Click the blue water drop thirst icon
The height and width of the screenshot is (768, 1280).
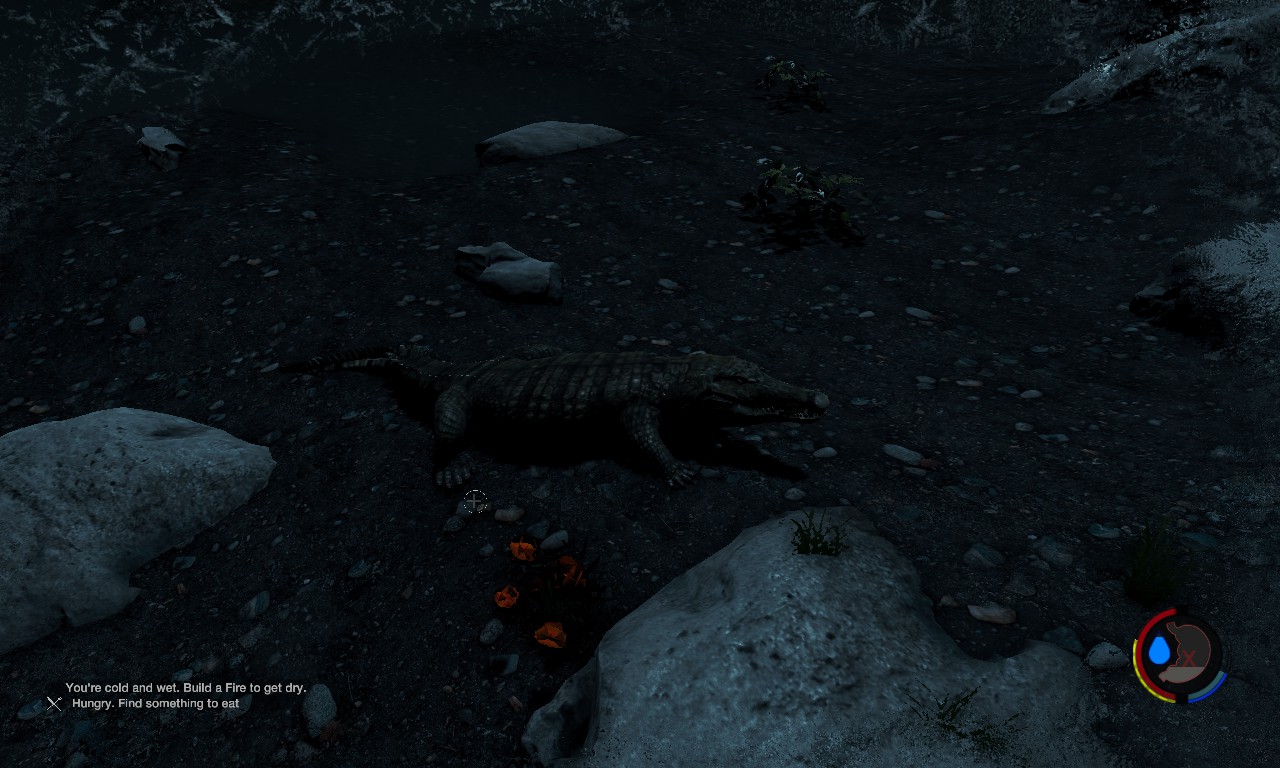pyautogui.click(x=1159, y=651)
